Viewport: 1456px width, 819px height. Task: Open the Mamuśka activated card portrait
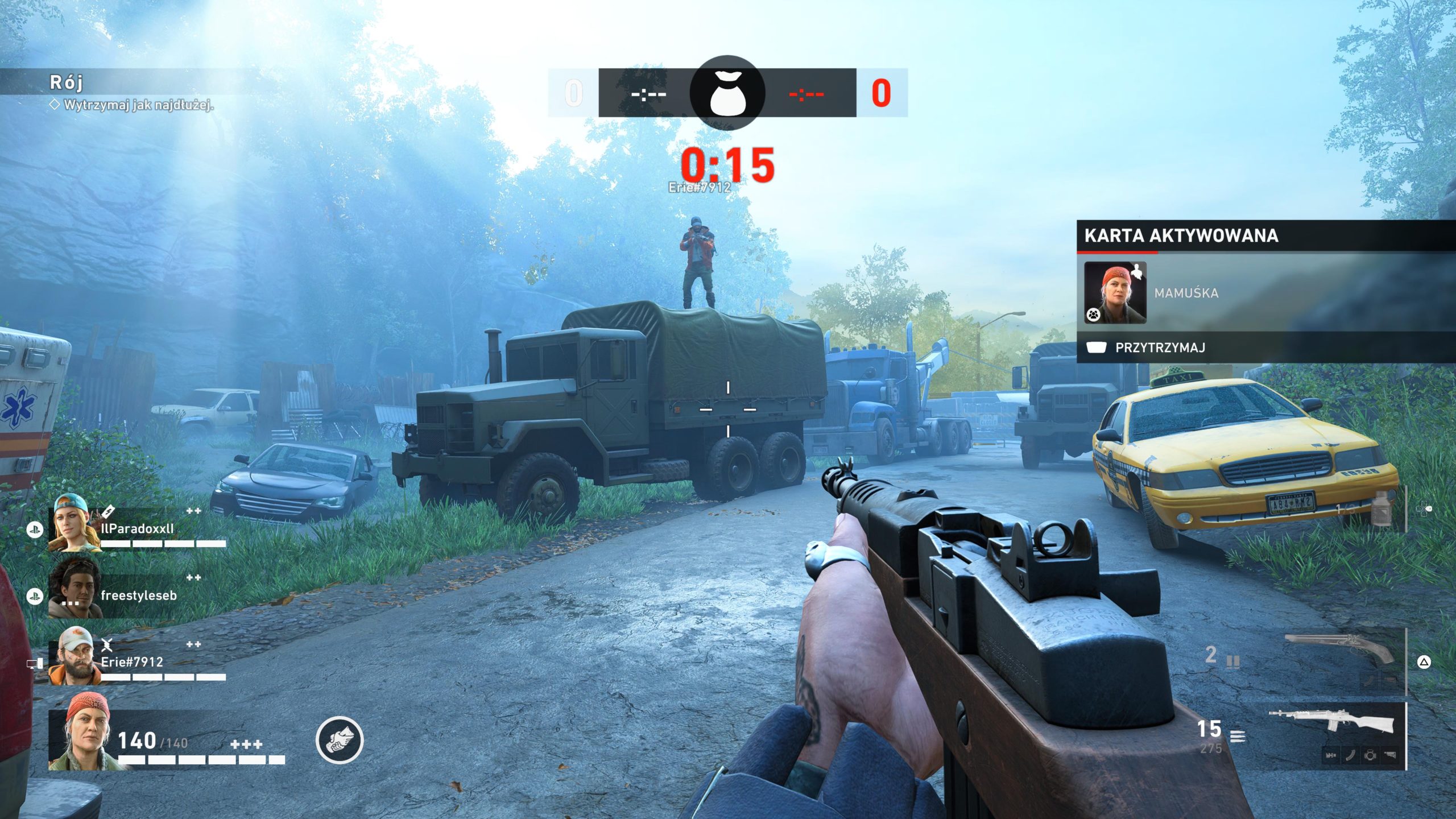[x=1115, y=293]
